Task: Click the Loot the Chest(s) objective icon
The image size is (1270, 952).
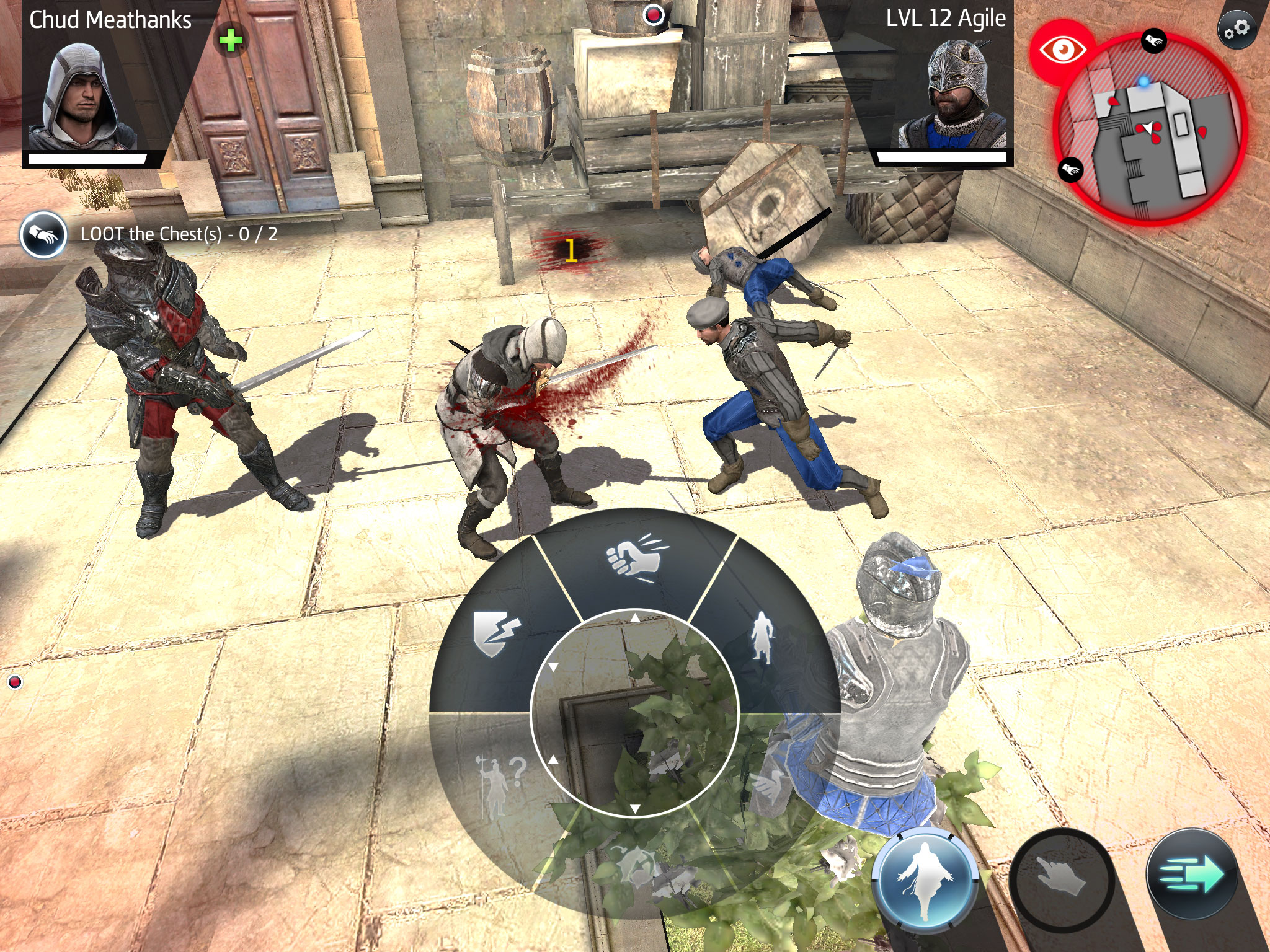Action: click(43, 235)
